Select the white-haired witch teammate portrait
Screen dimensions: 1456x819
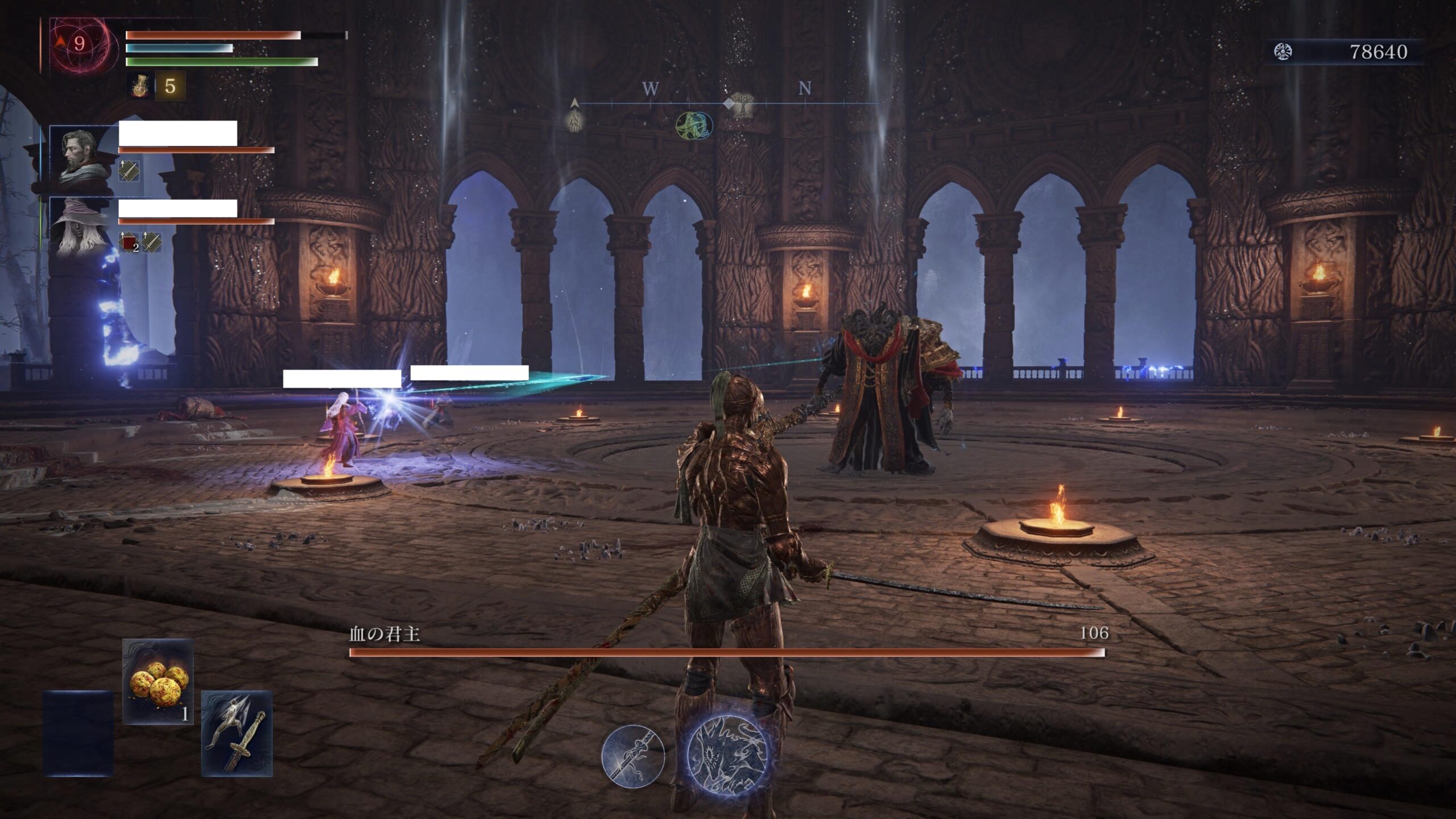coord(80,227)
